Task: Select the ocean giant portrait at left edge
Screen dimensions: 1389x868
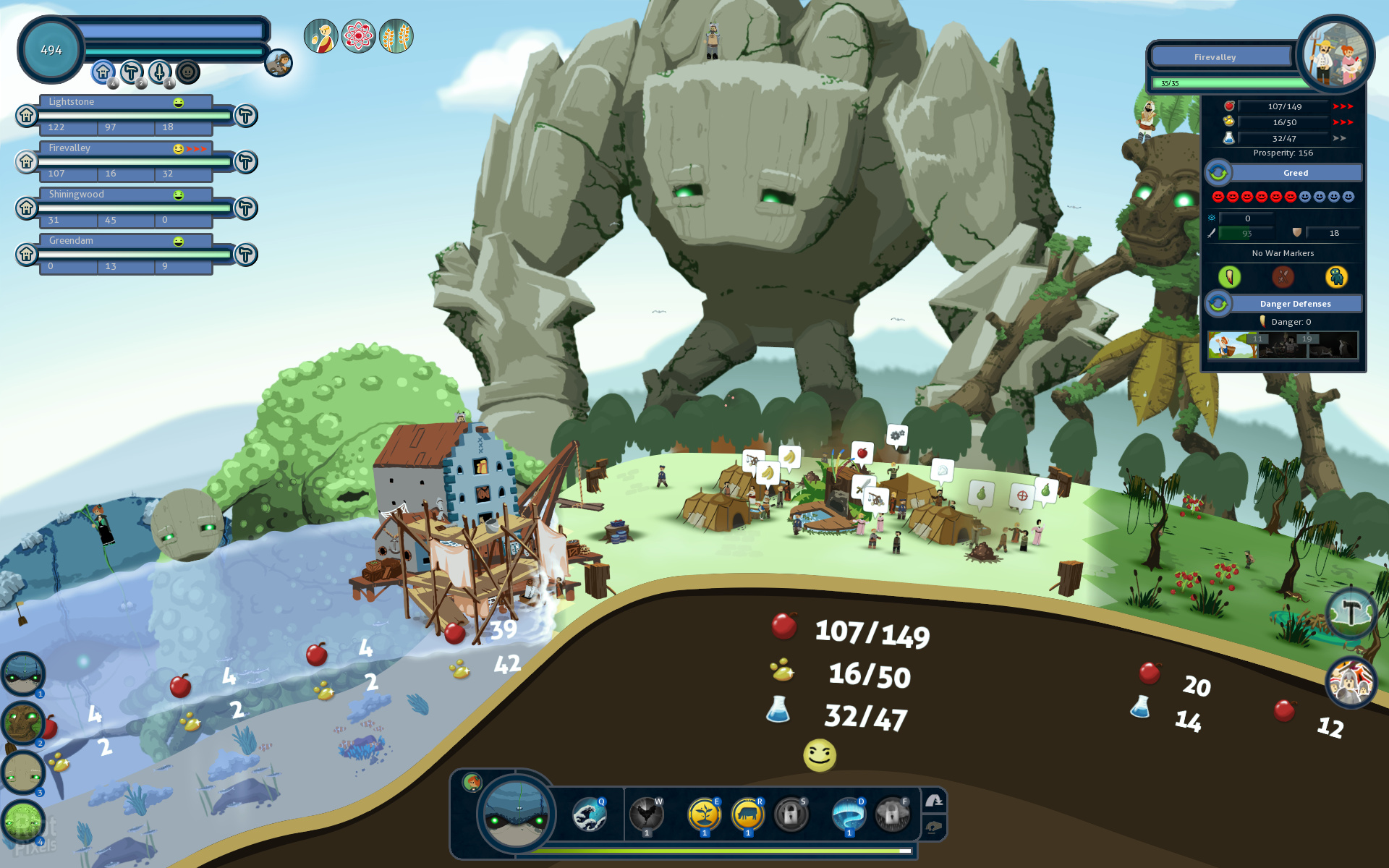Action: click(x=23, y=674)
